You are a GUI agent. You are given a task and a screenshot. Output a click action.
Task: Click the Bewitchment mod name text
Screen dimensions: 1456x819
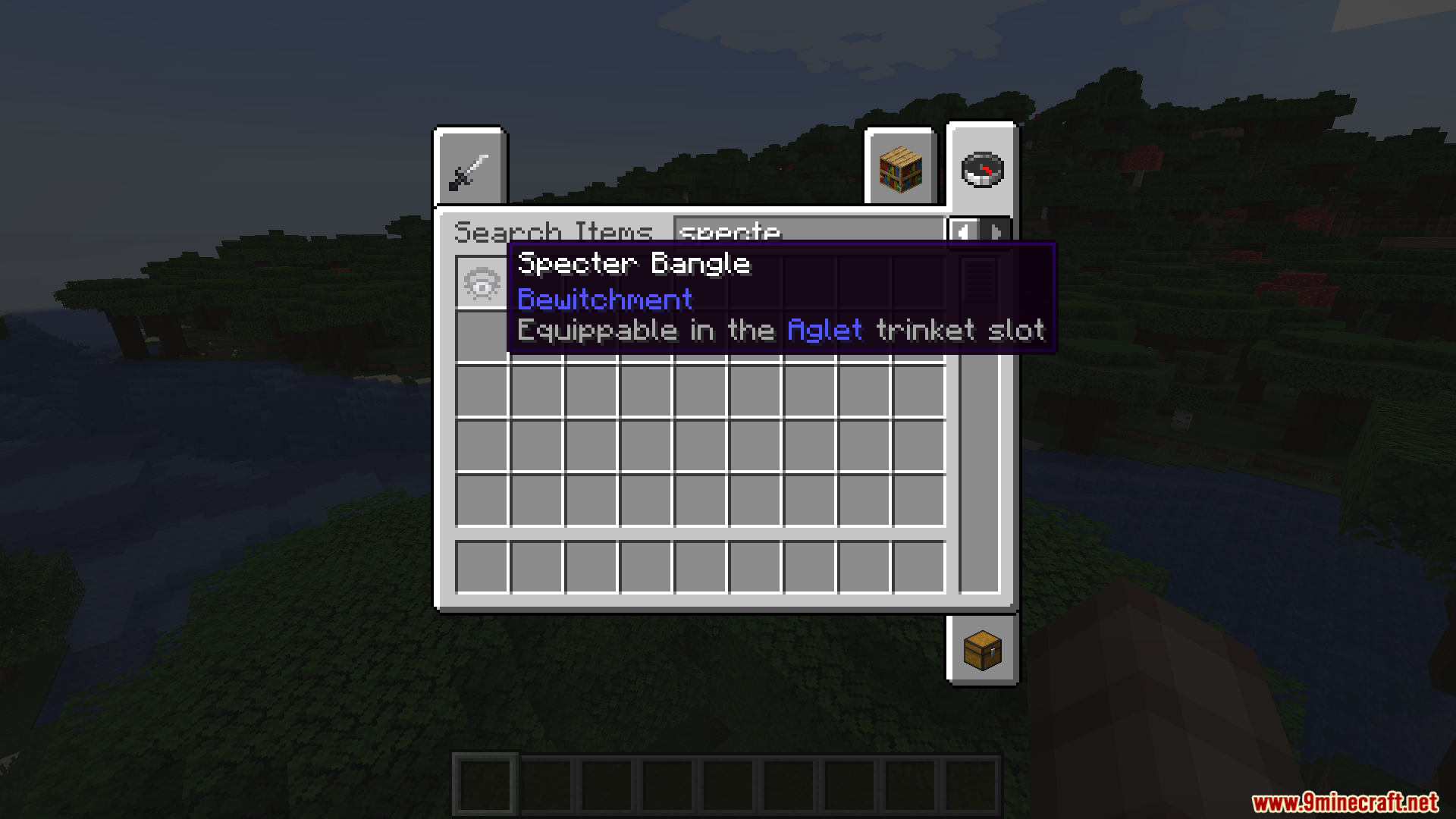(x=604, y=299)
